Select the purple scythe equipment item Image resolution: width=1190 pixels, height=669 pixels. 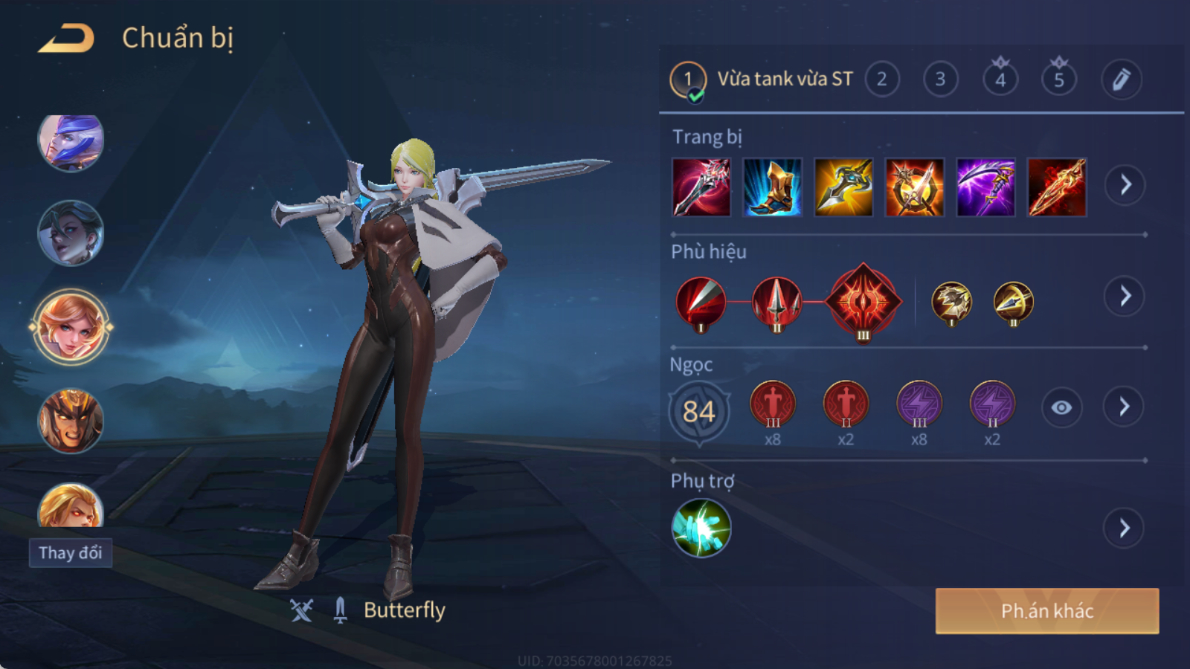coord(985,187)
